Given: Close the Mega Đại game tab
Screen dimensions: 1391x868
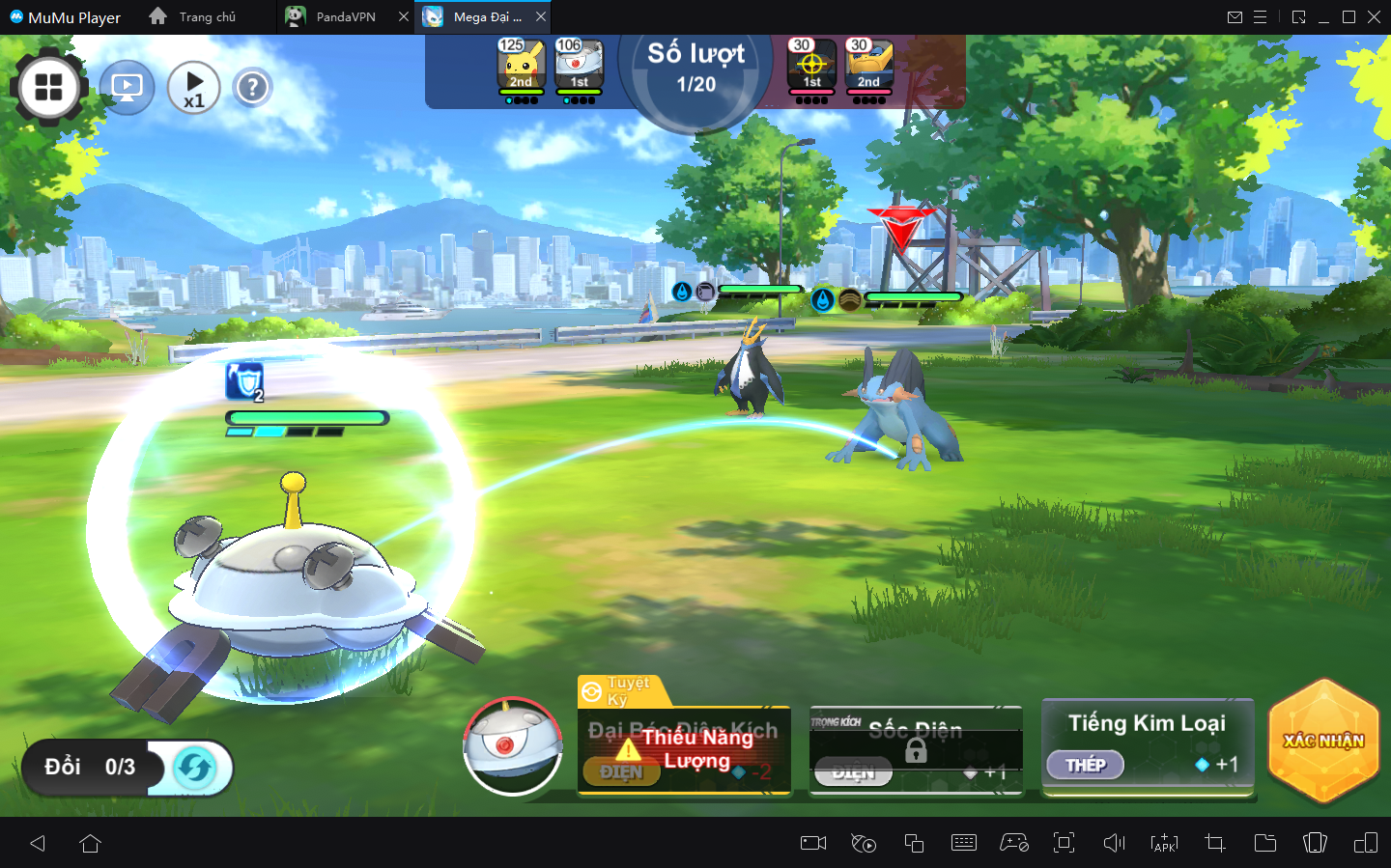Looking at the screenshot, I should (x=541, y=17).
